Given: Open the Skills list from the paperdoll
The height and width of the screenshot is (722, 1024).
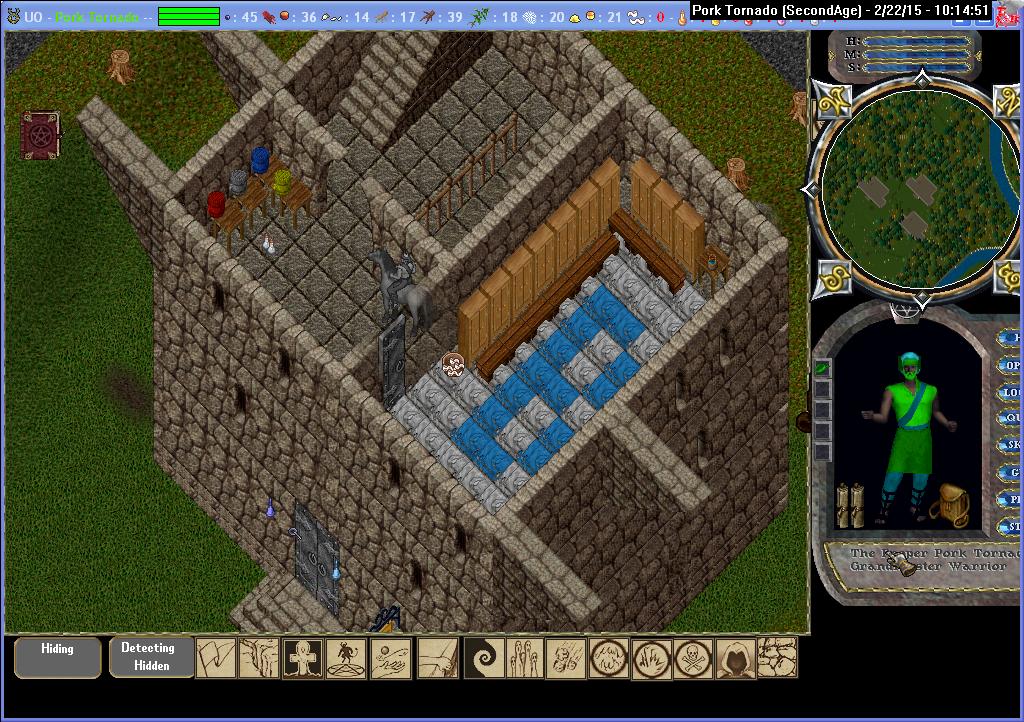Looking at the screenshot, I should point(1010,445).
